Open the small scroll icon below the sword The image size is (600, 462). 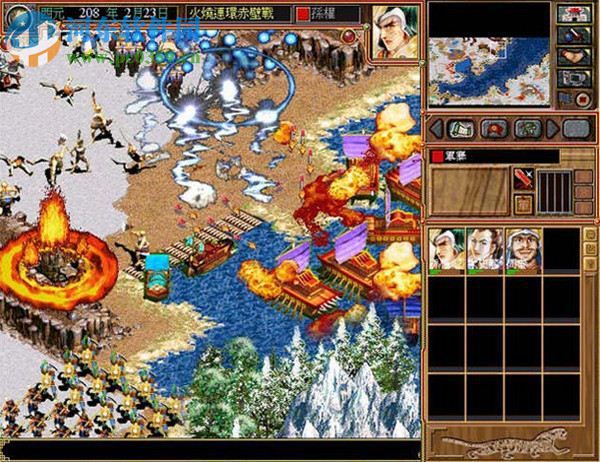coord(523,203)
